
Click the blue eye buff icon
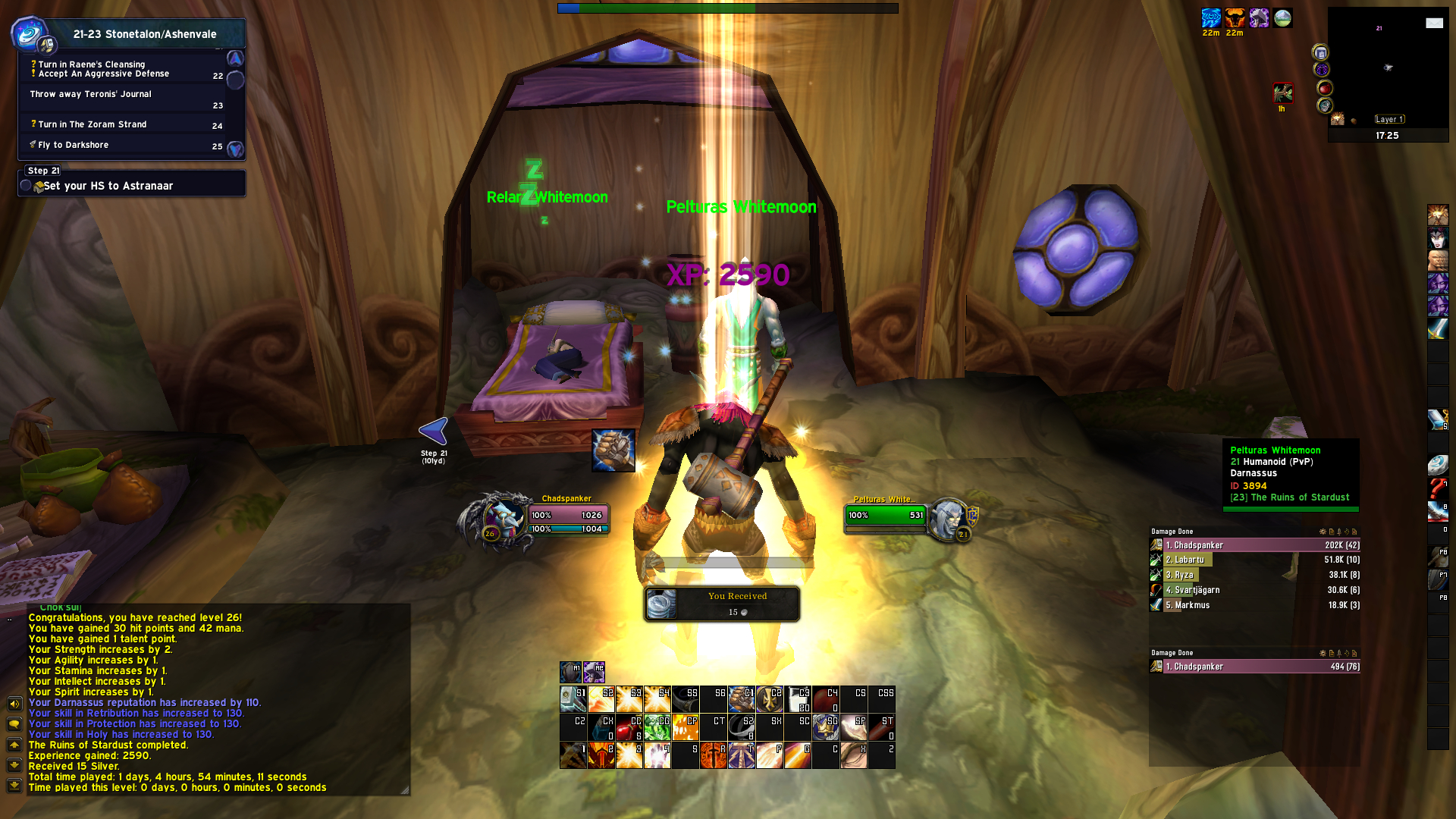[x=1211, y=18]
